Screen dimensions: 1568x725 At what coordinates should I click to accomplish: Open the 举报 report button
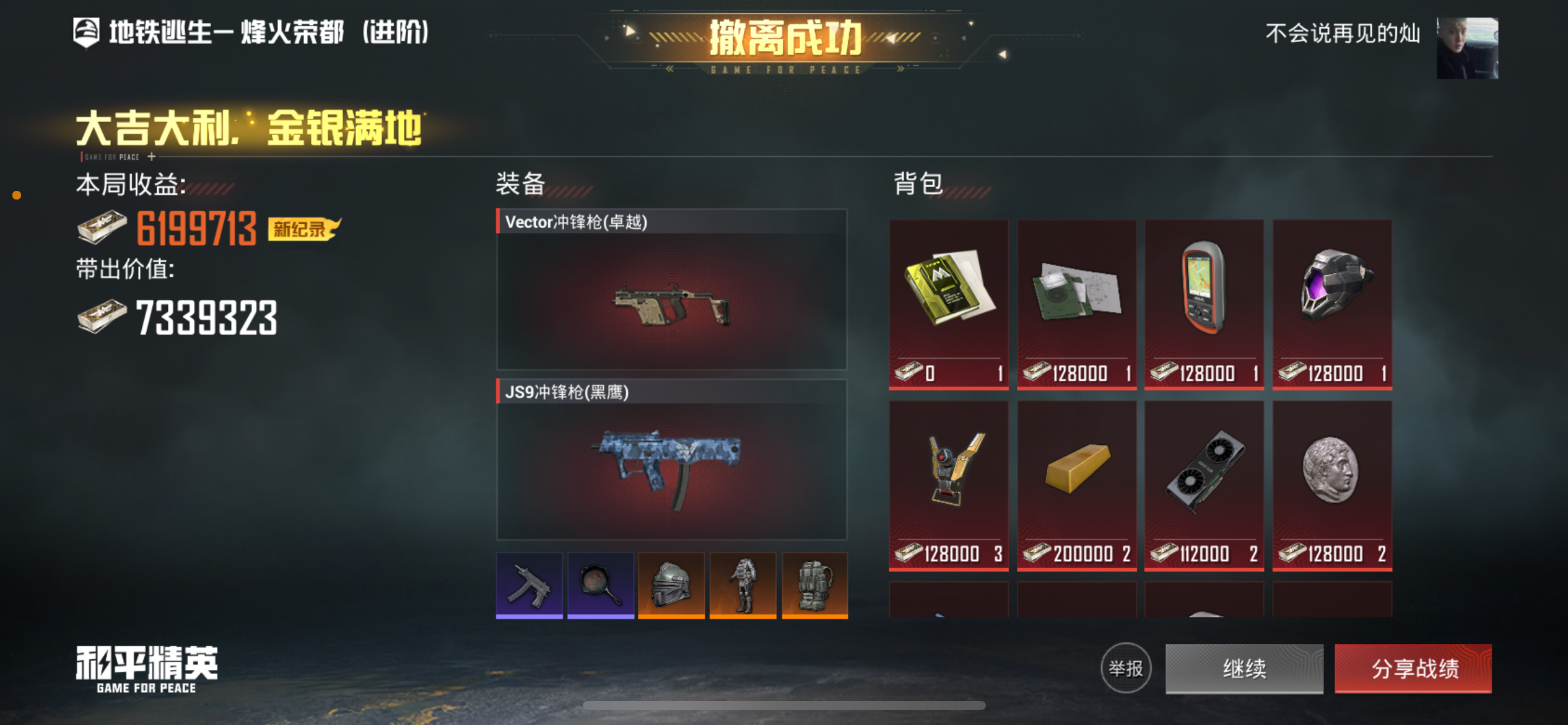pos(1125,669)
